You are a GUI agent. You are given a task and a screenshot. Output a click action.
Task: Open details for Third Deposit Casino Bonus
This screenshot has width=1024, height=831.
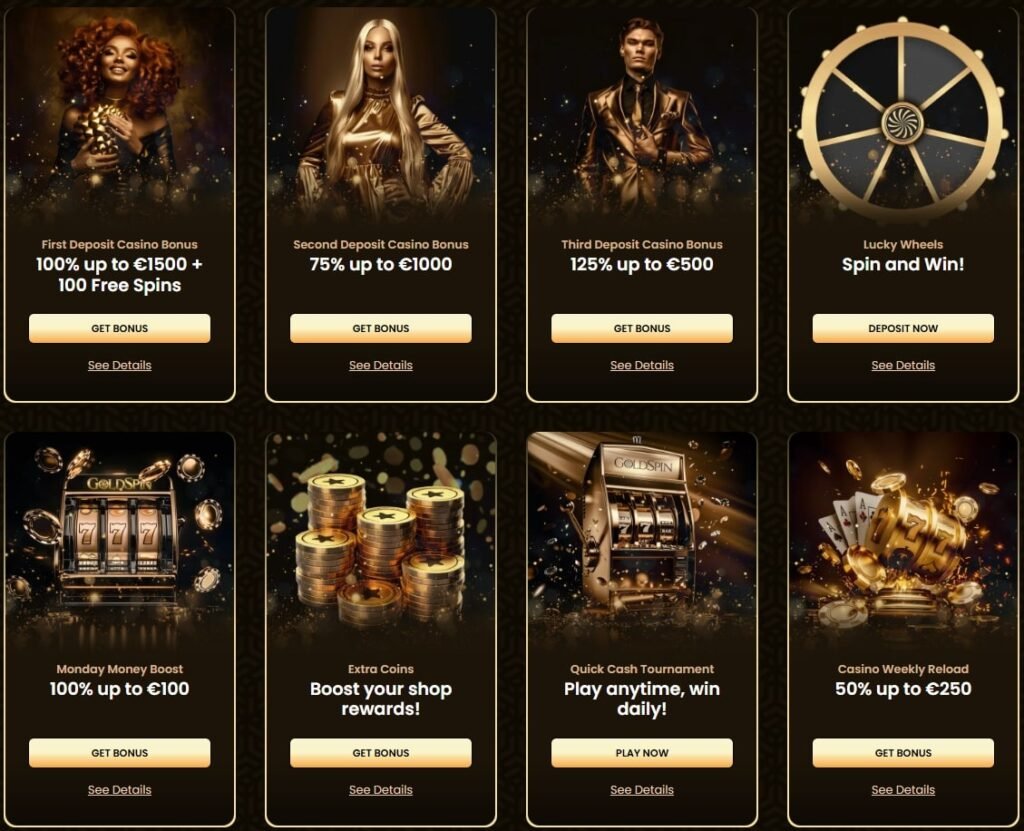pyautogui.click(x=641, y=365)
